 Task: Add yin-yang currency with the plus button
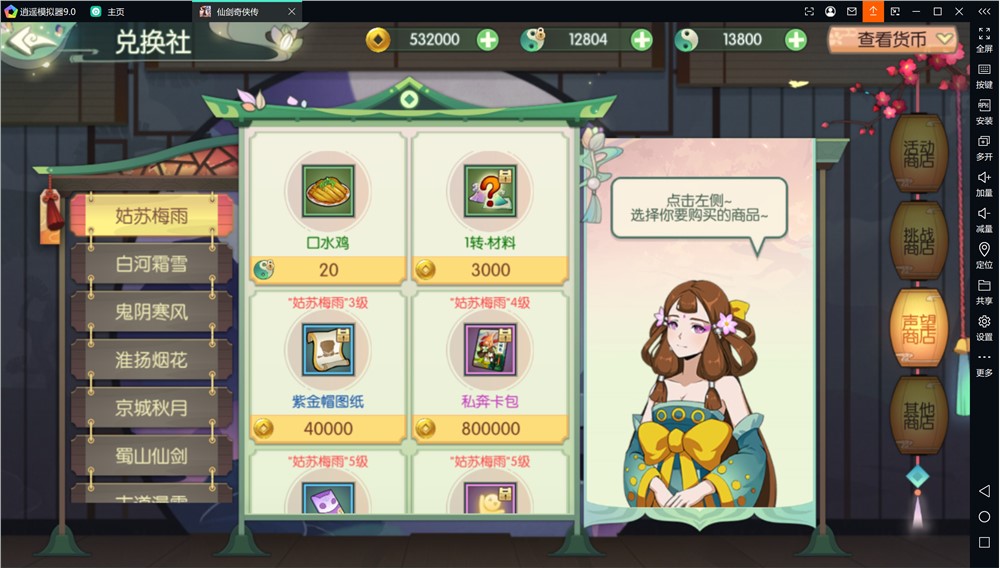pos(795,40)
